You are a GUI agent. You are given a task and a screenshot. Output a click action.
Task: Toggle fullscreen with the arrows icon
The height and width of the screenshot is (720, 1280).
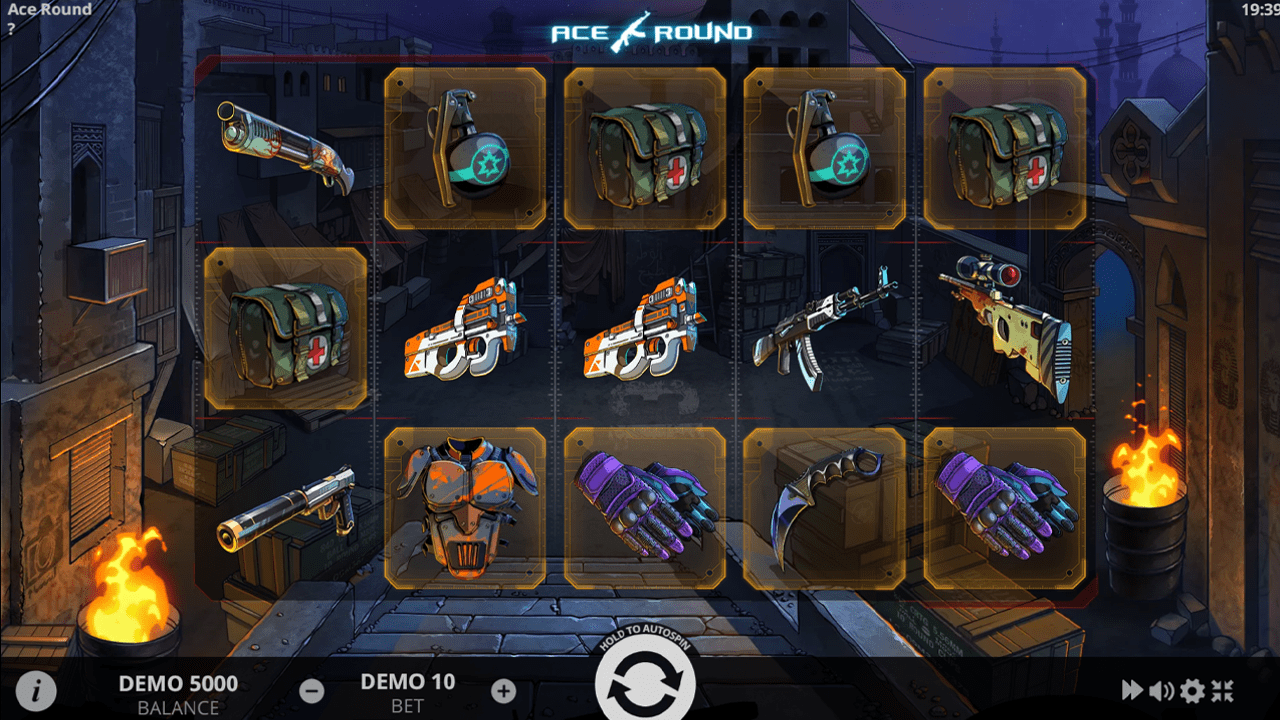(1223, 690)
